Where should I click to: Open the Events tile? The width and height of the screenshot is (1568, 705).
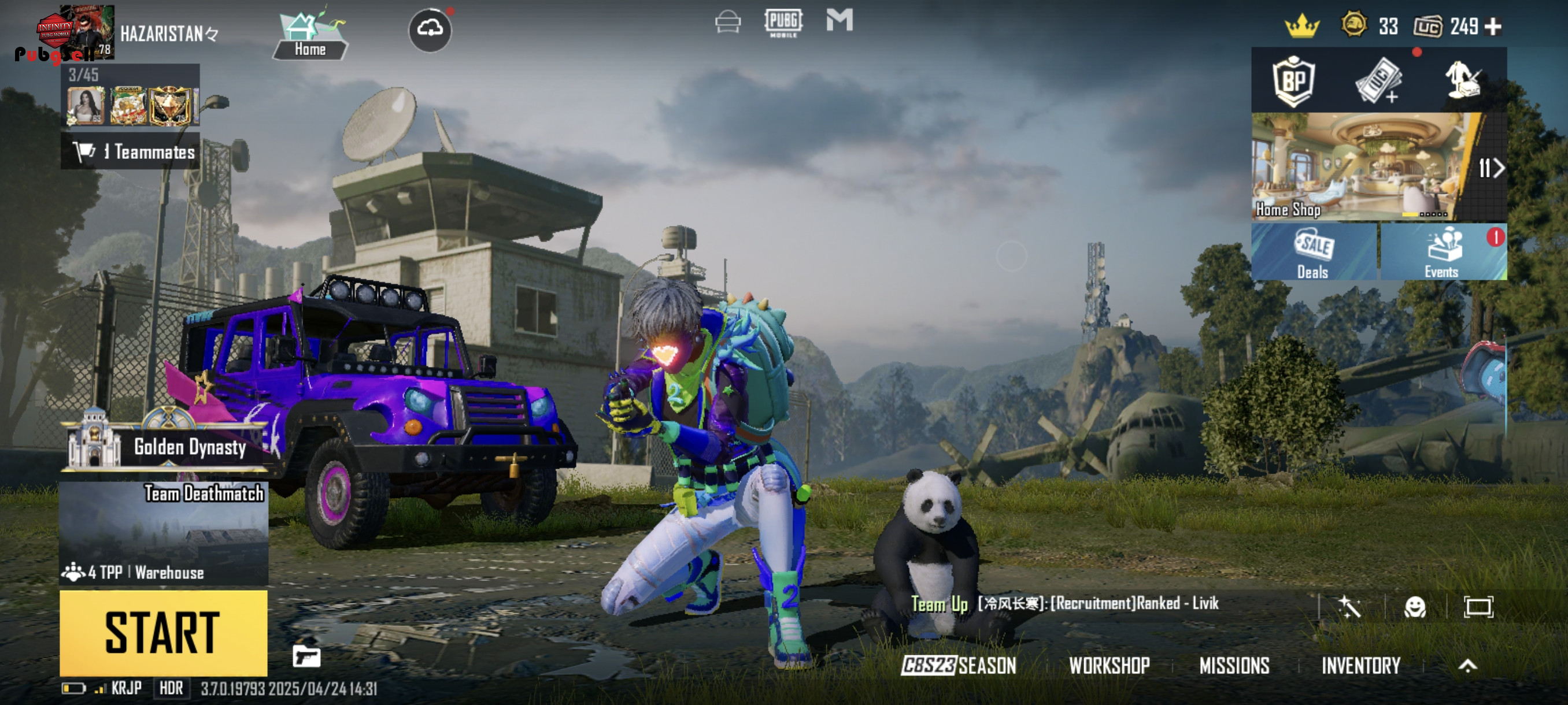1442,253
